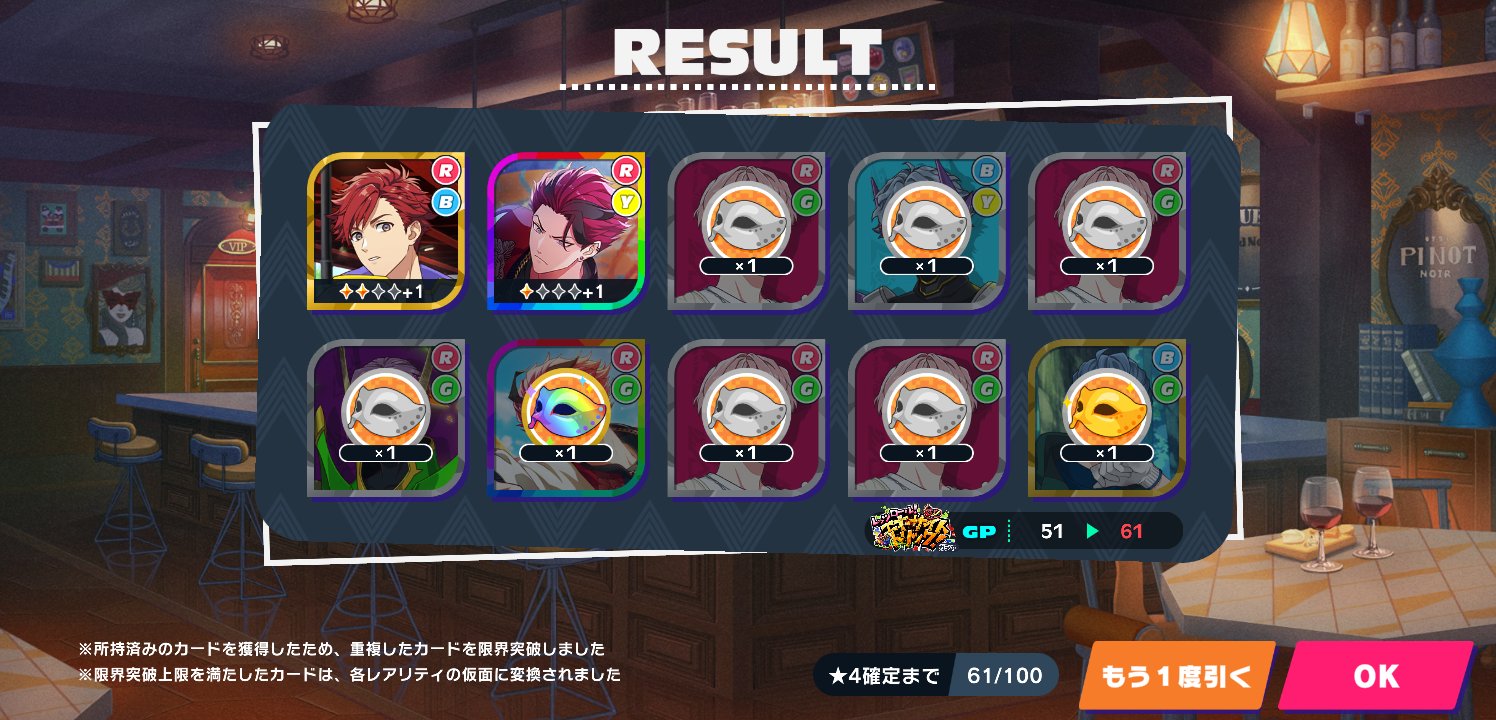This screenshot has width=1496, height=720.
Task: Click the blue B attribute icon on first card
Action: point(448,202)
